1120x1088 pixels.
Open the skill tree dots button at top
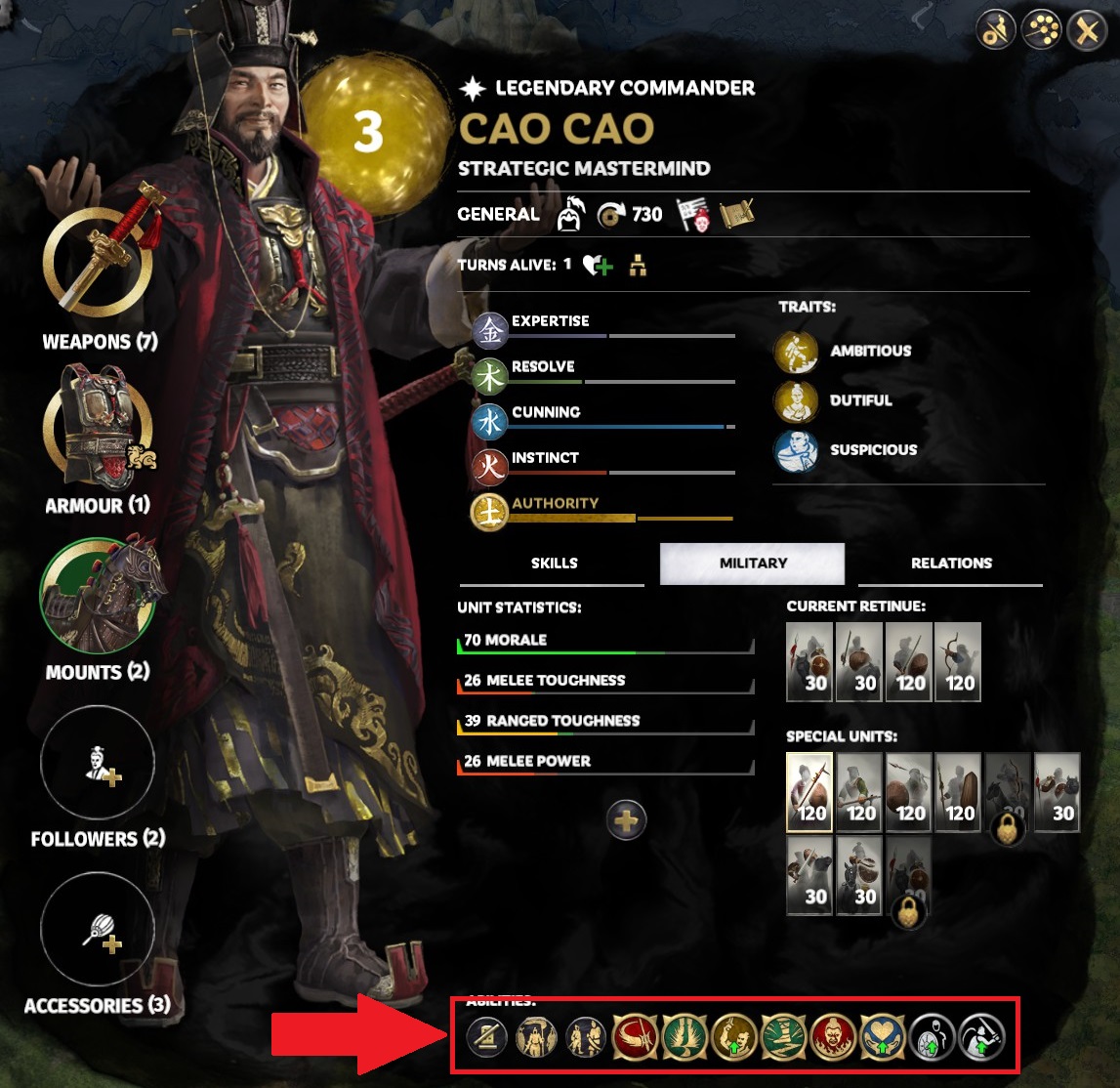[x=1041, y=31]
